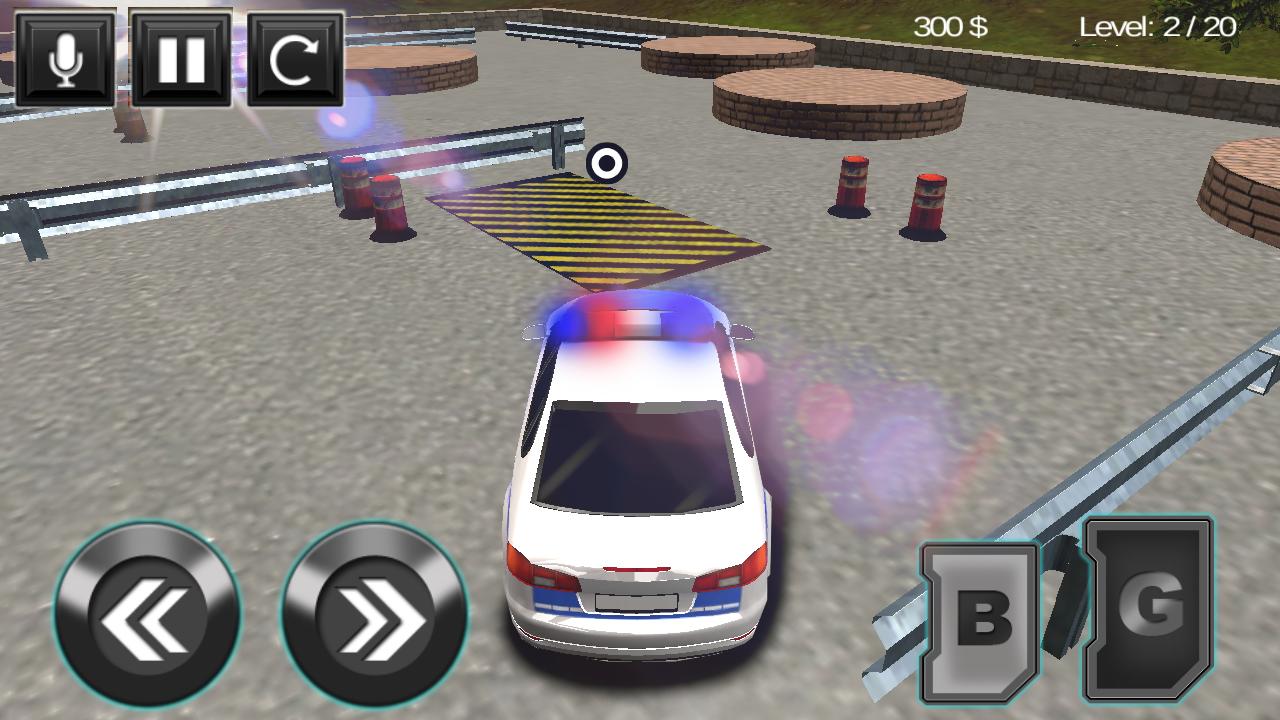Click the circular target above the parking pad
This screenshot has height=720, width=1280.
pyautogui.click(x=607, y=162)
